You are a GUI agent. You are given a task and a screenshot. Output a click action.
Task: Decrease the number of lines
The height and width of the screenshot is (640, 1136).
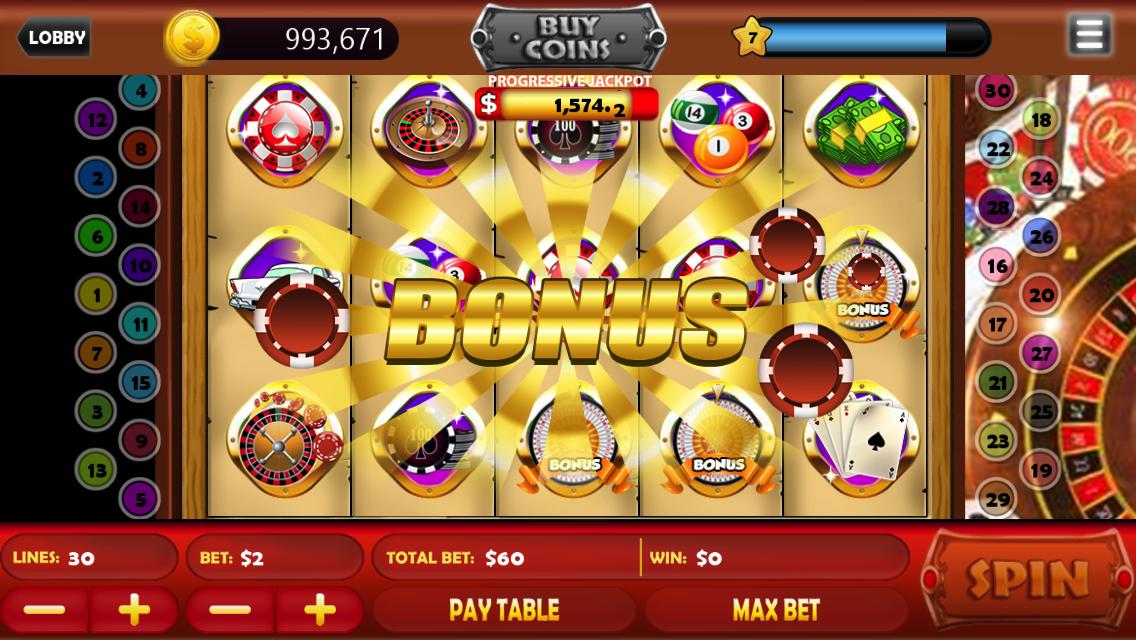coord(45,610)
